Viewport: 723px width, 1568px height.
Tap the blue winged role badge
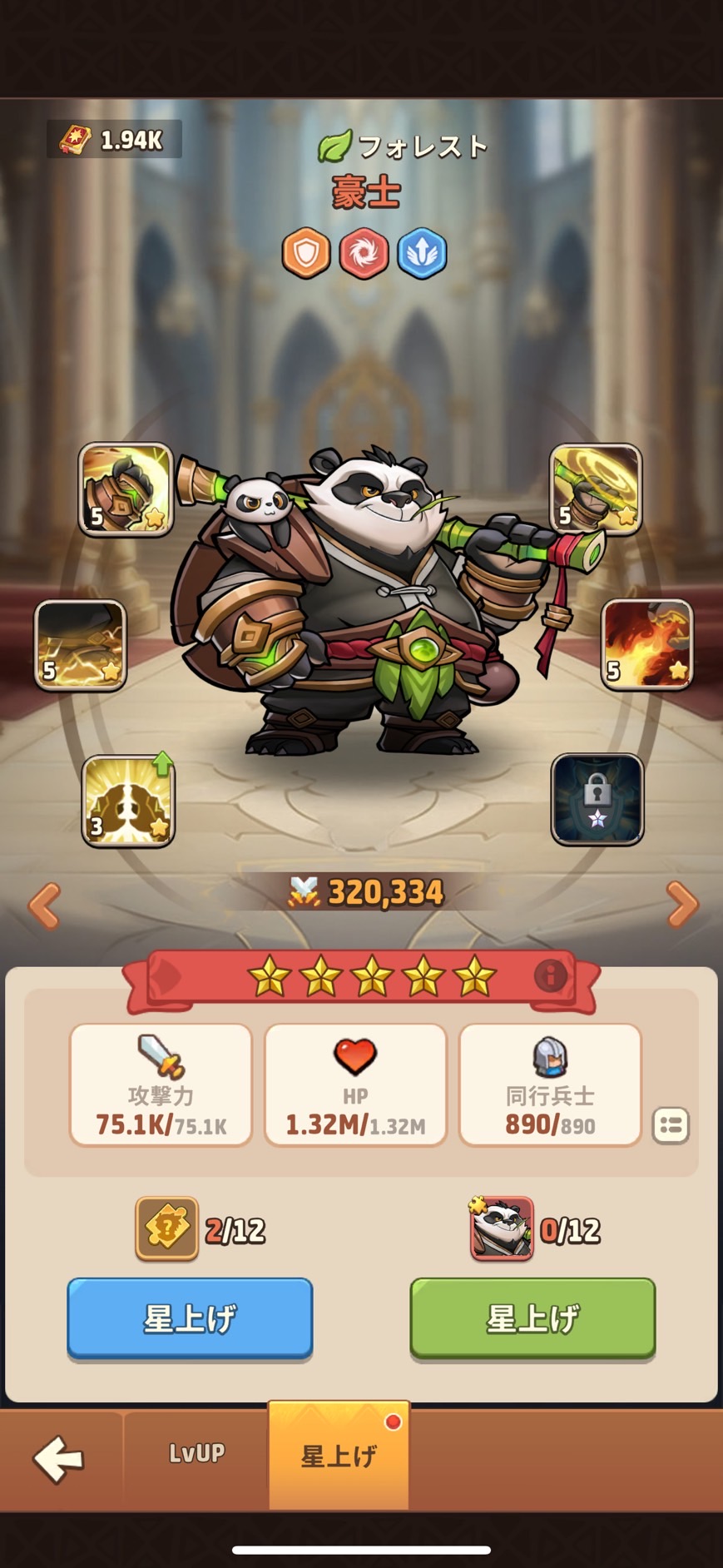point(422,252)
